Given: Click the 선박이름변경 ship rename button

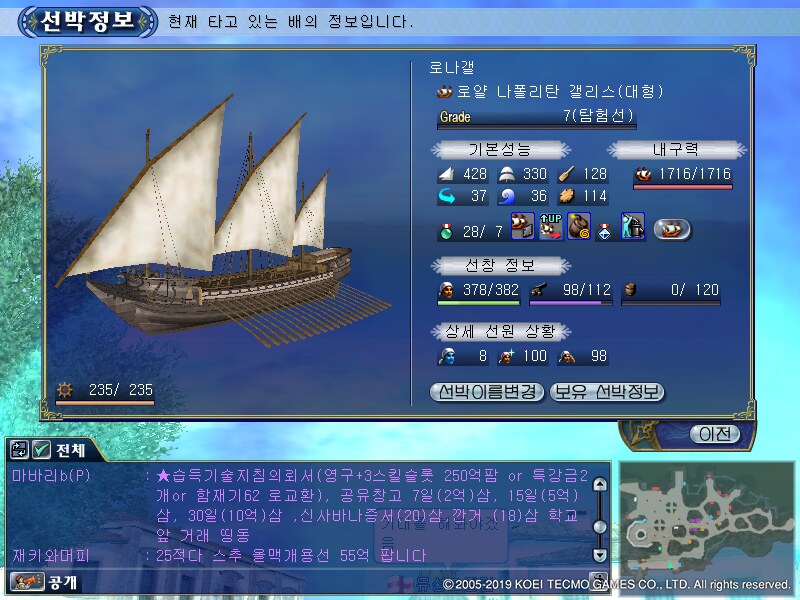Looking at the screenshot, I should pos(488,391).
